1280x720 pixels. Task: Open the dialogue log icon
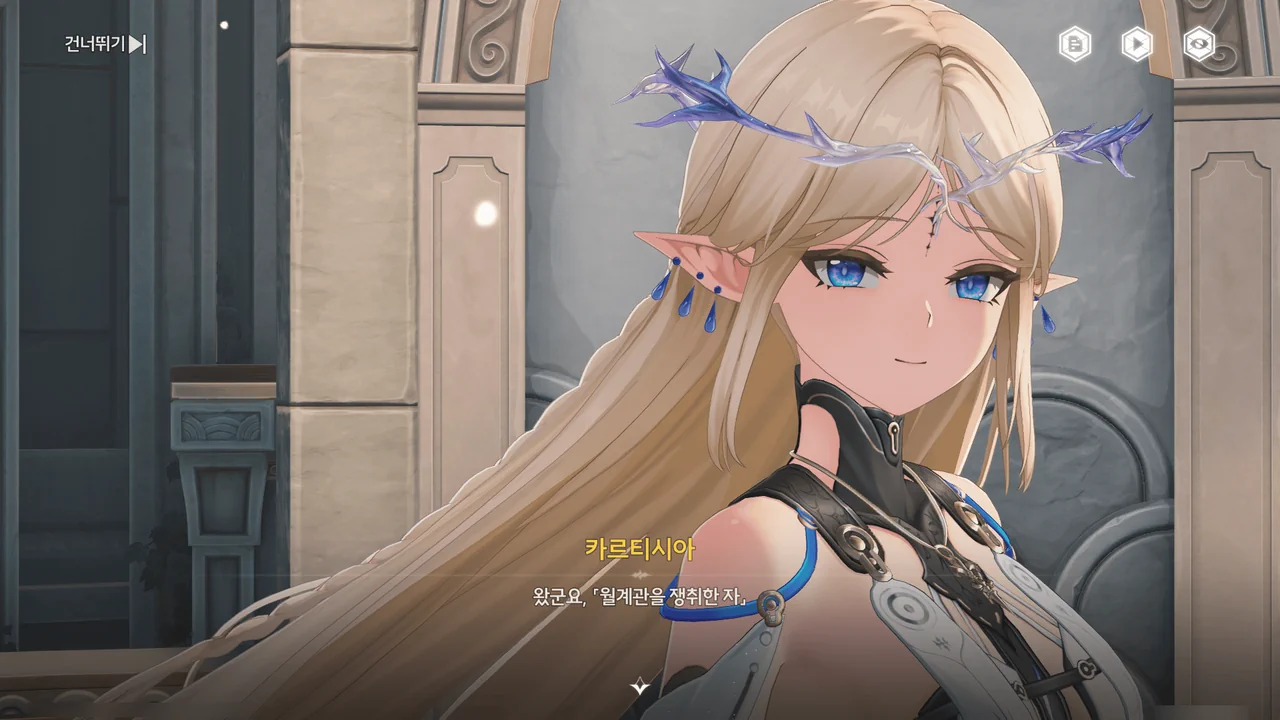[1075, 44]
